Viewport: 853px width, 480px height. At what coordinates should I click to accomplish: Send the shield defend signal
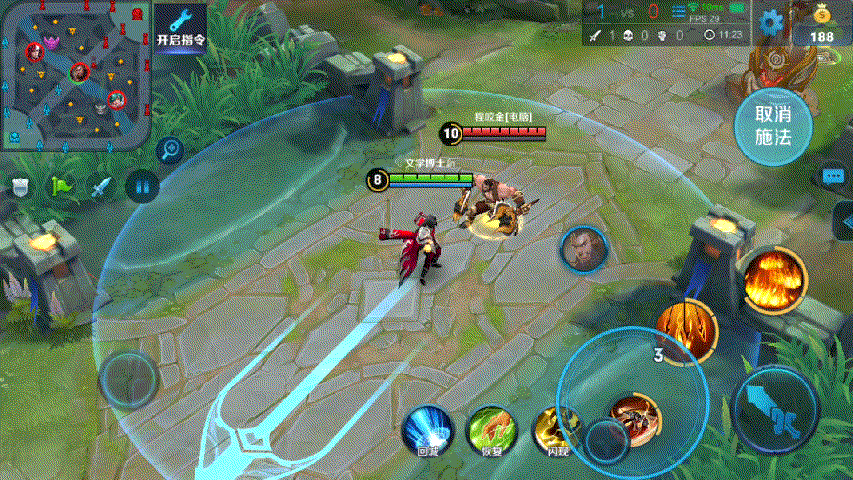(x=21, y=187)
